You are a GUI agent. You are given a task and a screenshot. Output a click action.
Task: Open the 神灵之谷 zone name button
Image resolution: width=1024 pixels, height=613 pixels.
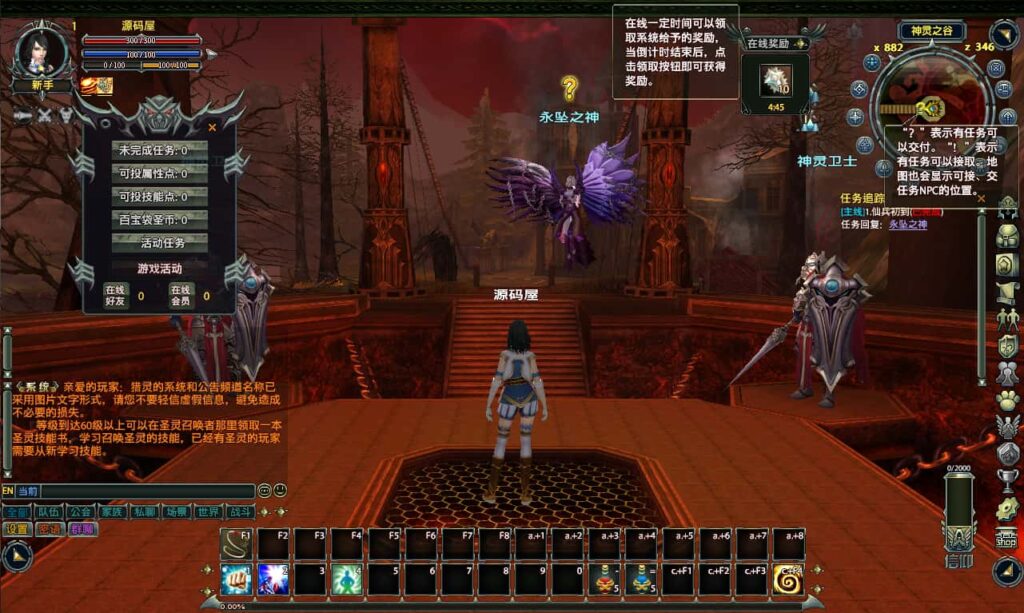(x=931, y=31)
